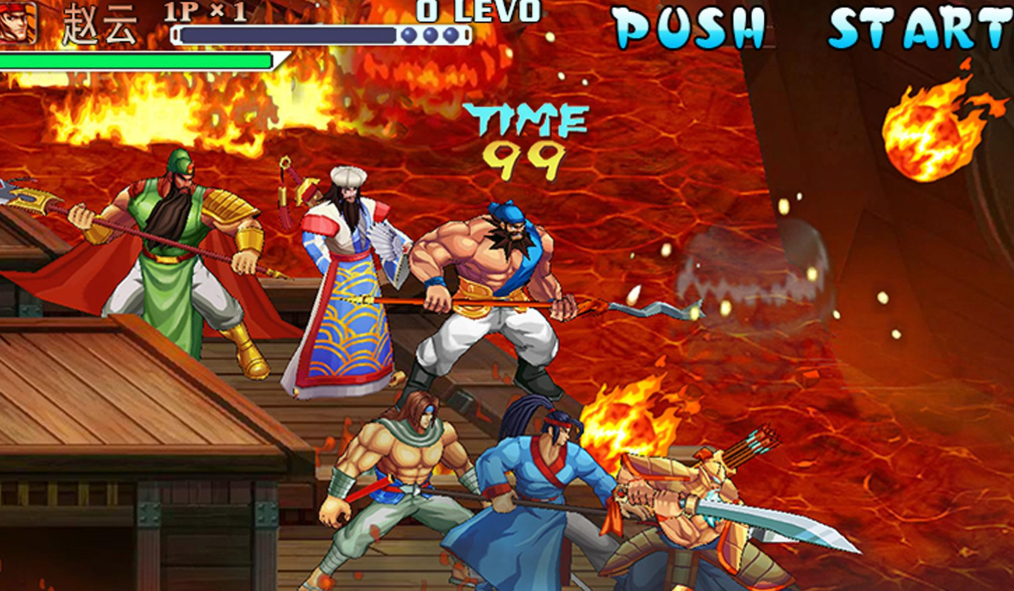Click the 赵云 character portrait

(18, 22)
